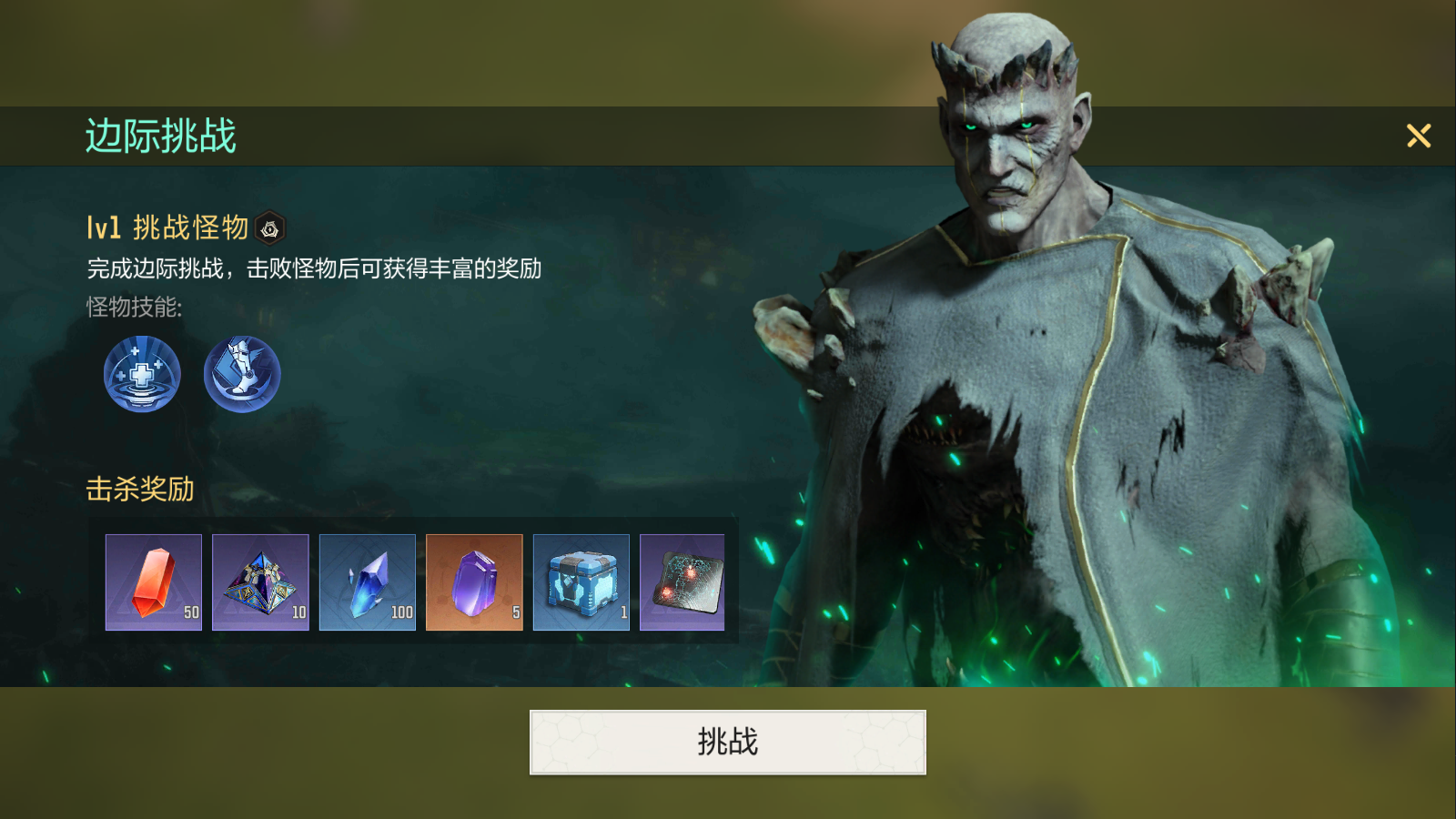Tap the 挑战 challenge button
Screen dimensions: 1456x819
pos(728,741)
